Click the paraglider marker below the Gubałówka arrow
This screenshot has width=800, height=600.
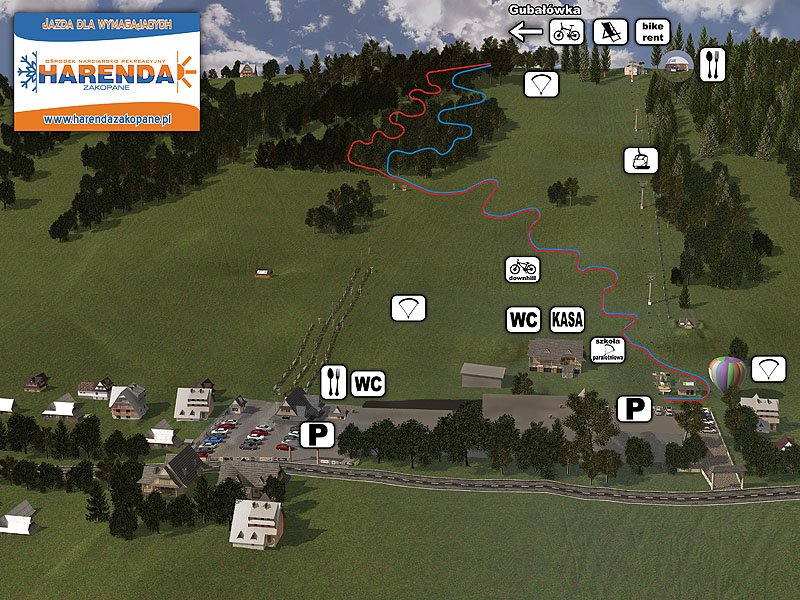[x=542, y=84]
